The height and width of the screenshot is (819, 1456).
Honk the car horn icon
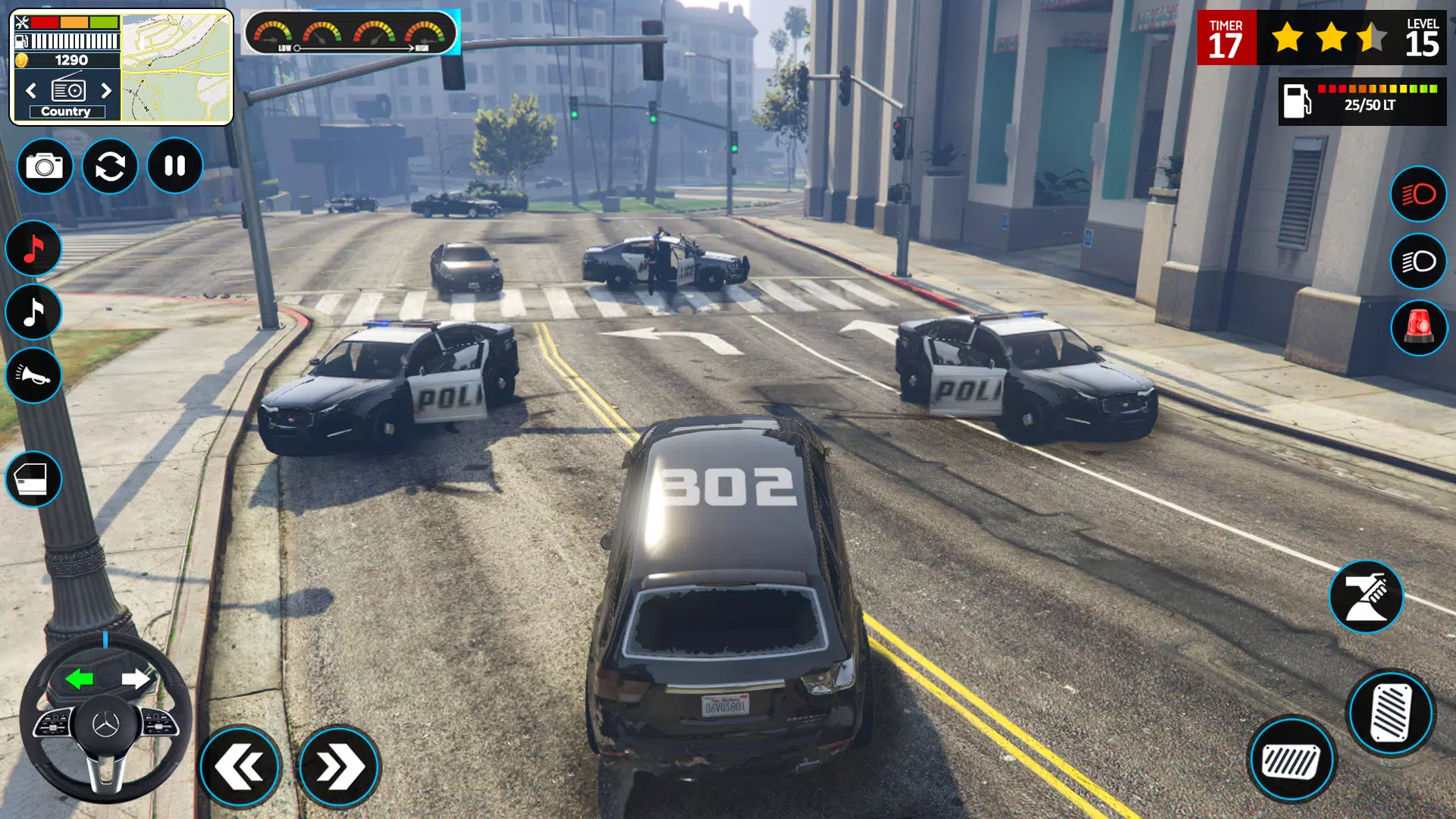pos(34,377)
